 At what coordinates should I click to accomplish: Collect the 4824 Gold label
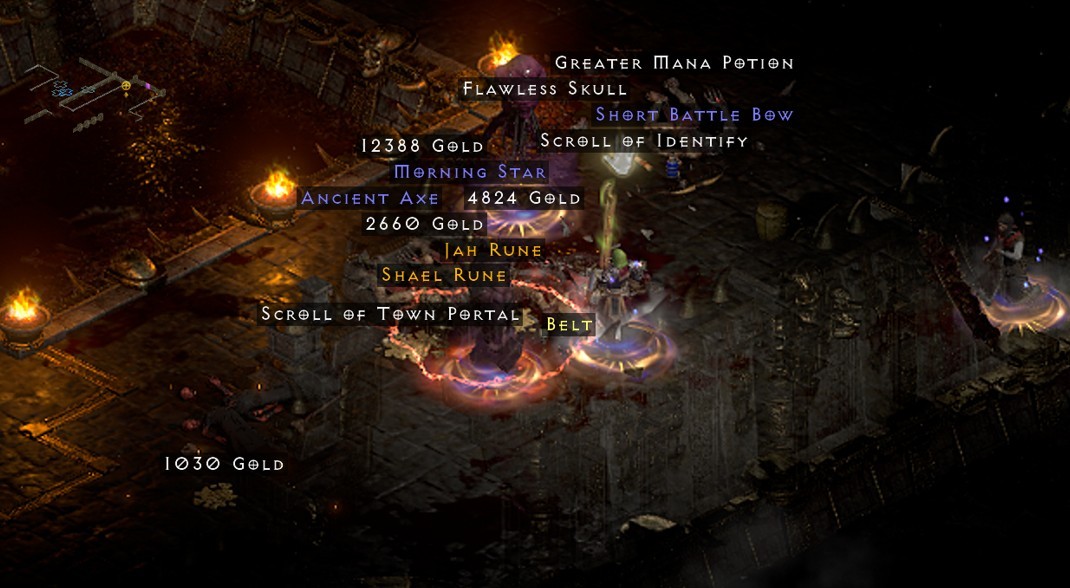[x=524, y=198]
